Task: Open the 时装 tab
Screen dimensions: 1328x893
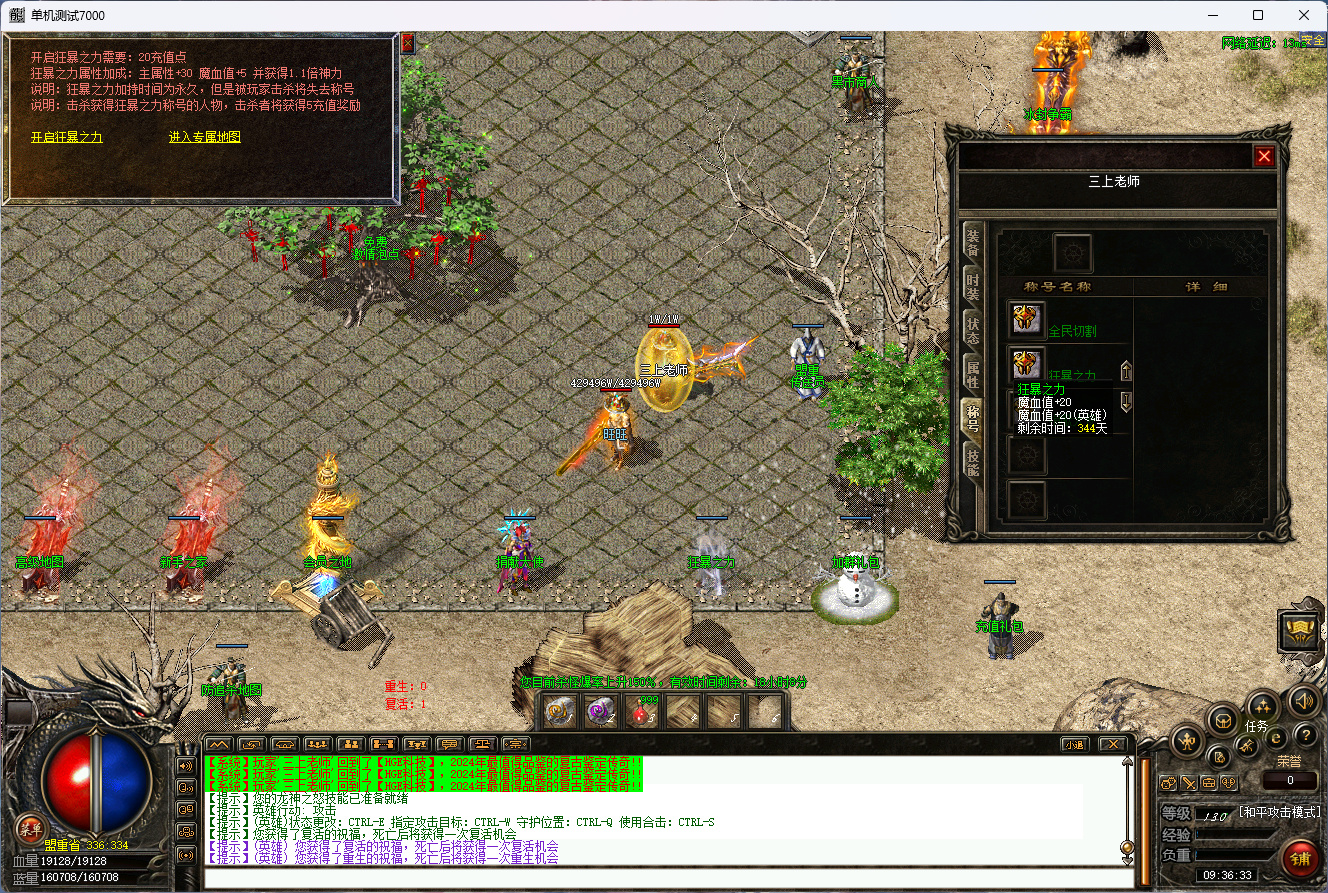Action: point(972,286)
